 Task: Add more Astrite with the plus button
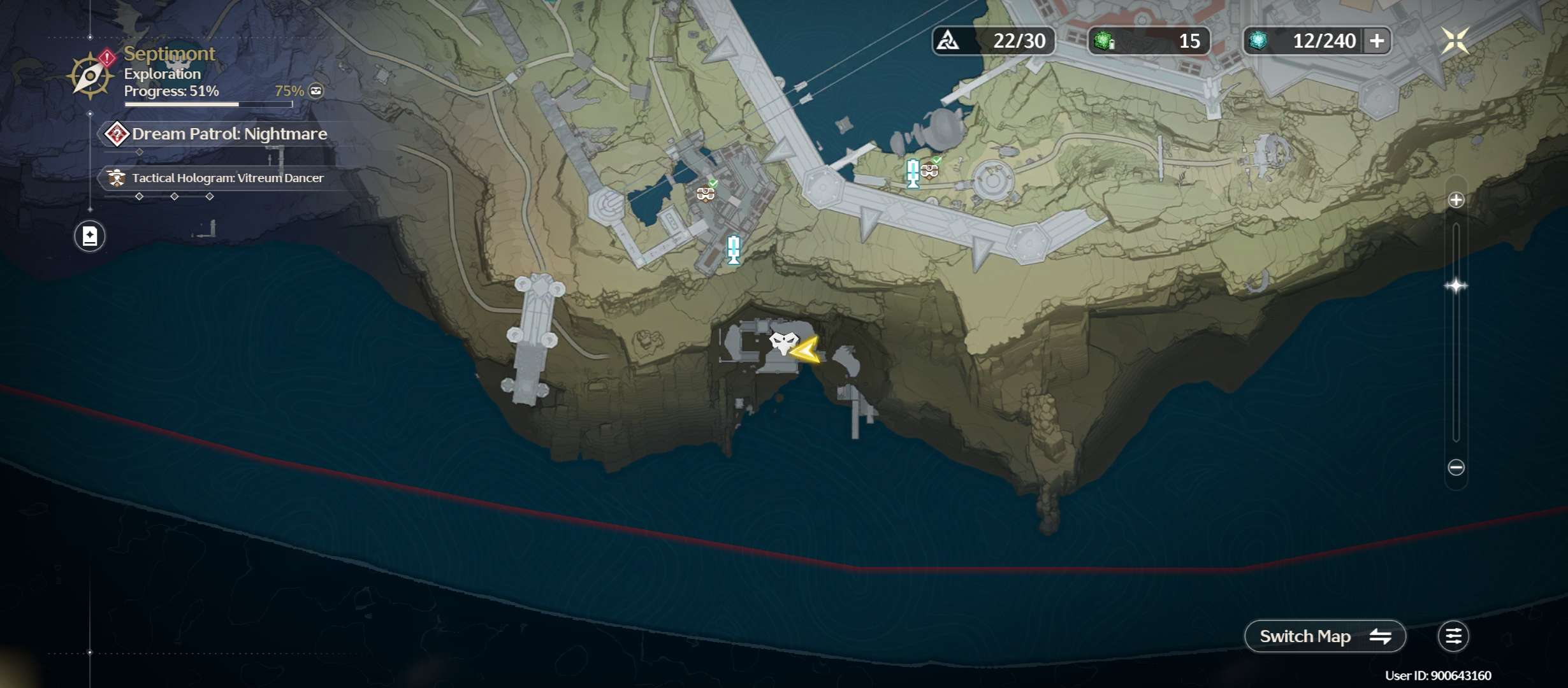pyautogui.click(x=1377, y=41)
